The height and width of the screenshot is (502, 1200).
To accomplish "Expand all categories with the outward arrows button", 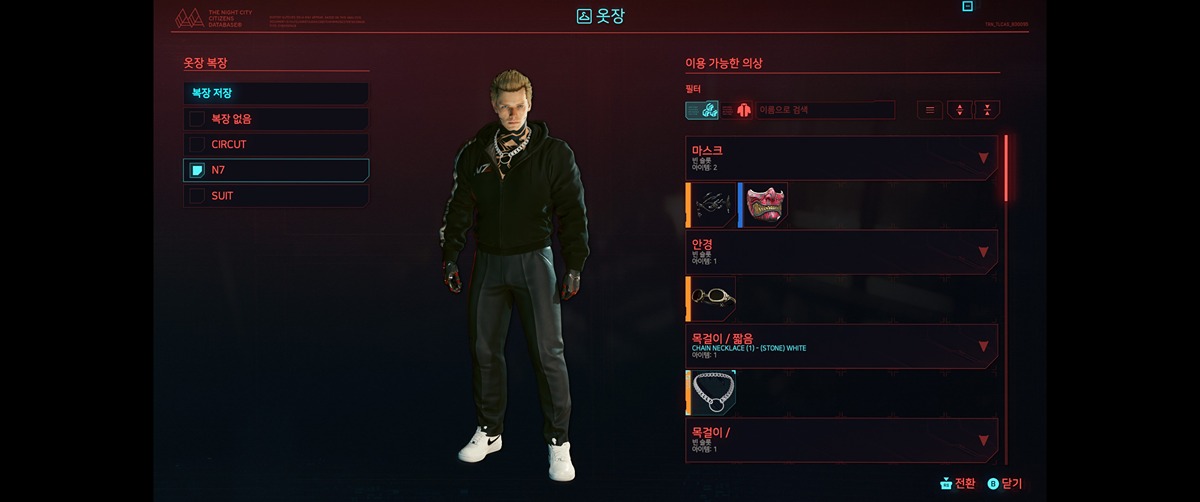I will pyautogui.click(x=959, y=110).
